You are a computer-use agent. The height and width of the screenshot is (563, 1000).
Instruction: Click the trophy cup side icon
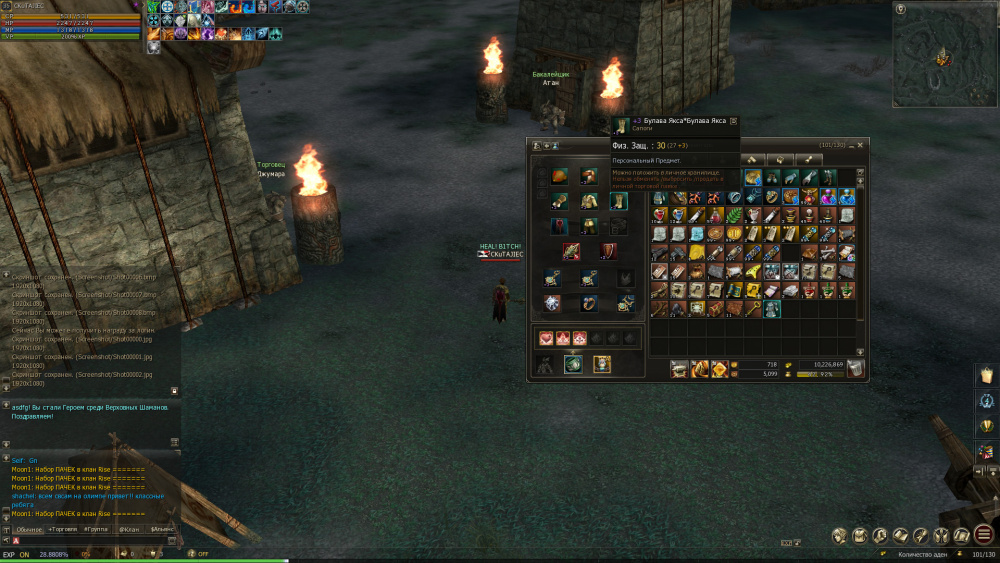[x=986, y=426]
